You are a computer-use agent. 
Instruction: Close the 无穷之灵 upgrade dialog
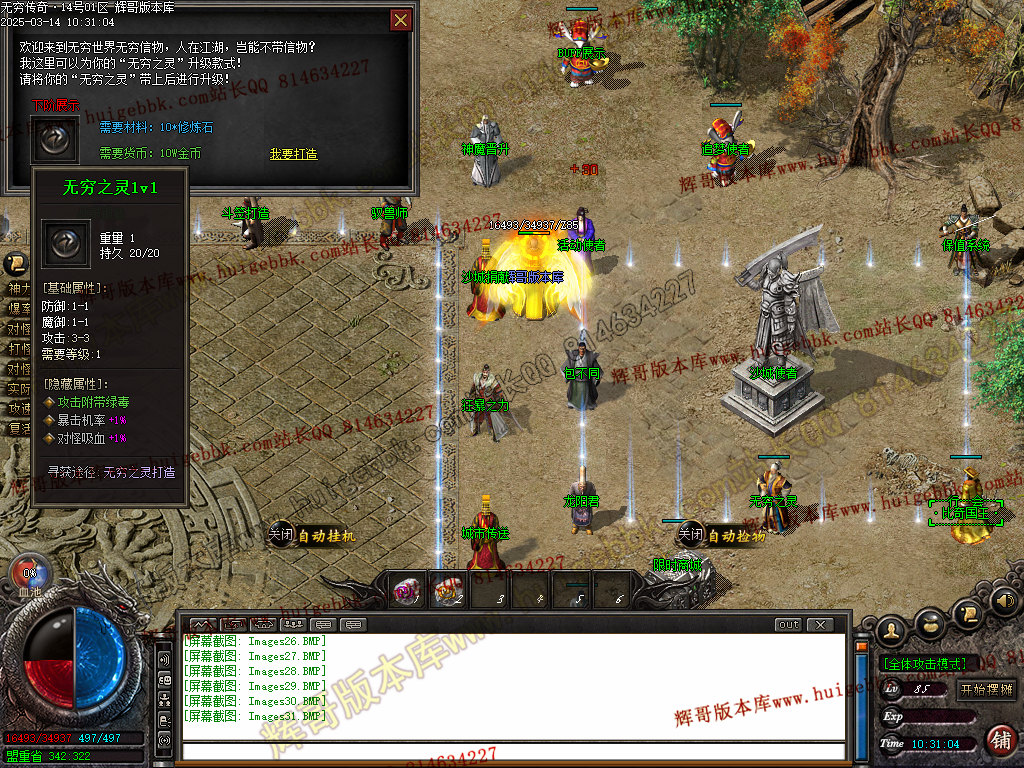click(x=400, y=20)
